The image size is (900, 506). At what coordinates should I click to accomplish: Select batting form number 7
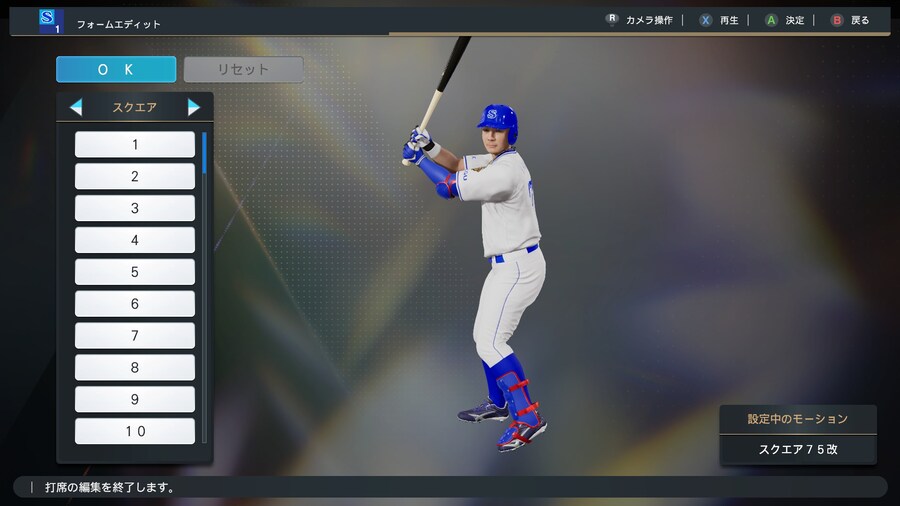point(135,336)
